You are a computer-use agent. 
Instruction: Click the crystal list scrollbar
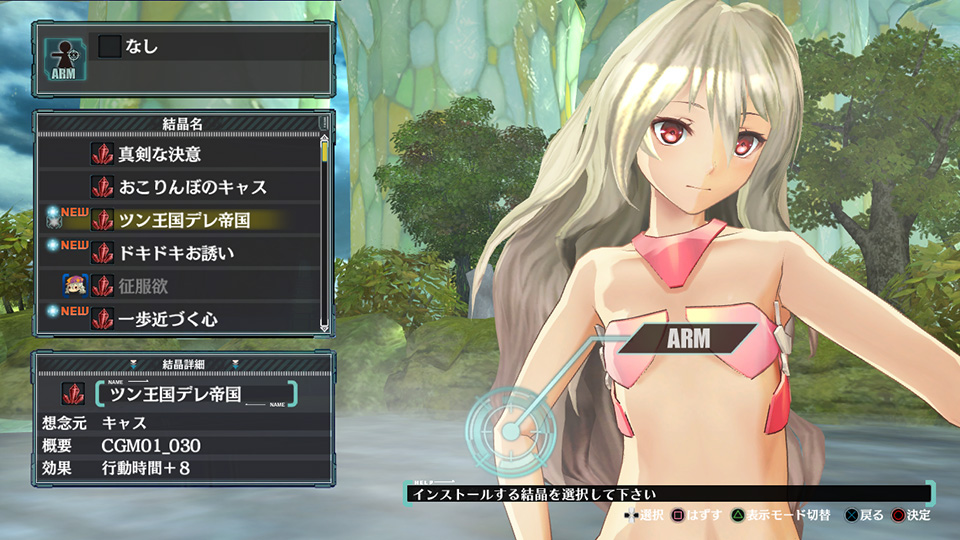(x=324, y=230)
